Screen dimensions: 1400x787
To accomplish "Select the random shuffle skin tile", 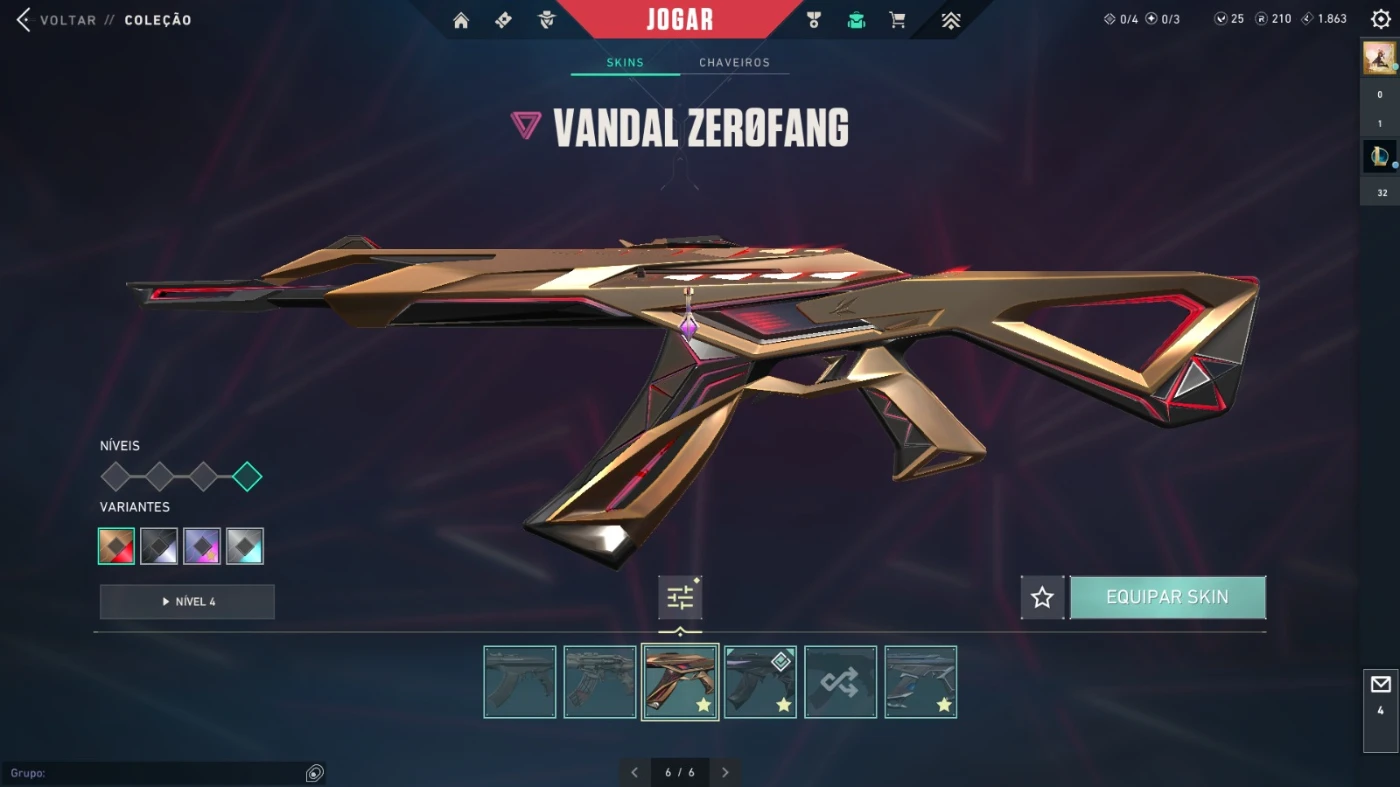I will pos(840,682).
